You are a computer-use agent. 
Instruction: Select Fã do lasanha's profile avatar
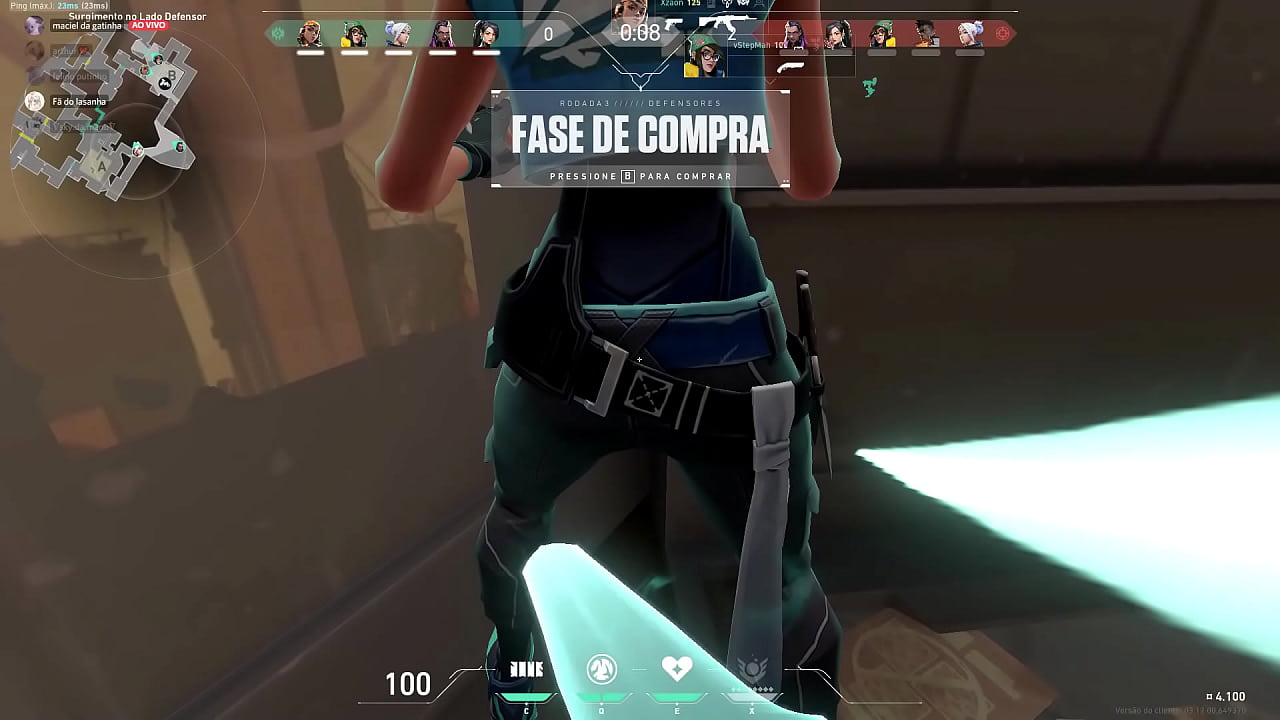pos(35,101)
